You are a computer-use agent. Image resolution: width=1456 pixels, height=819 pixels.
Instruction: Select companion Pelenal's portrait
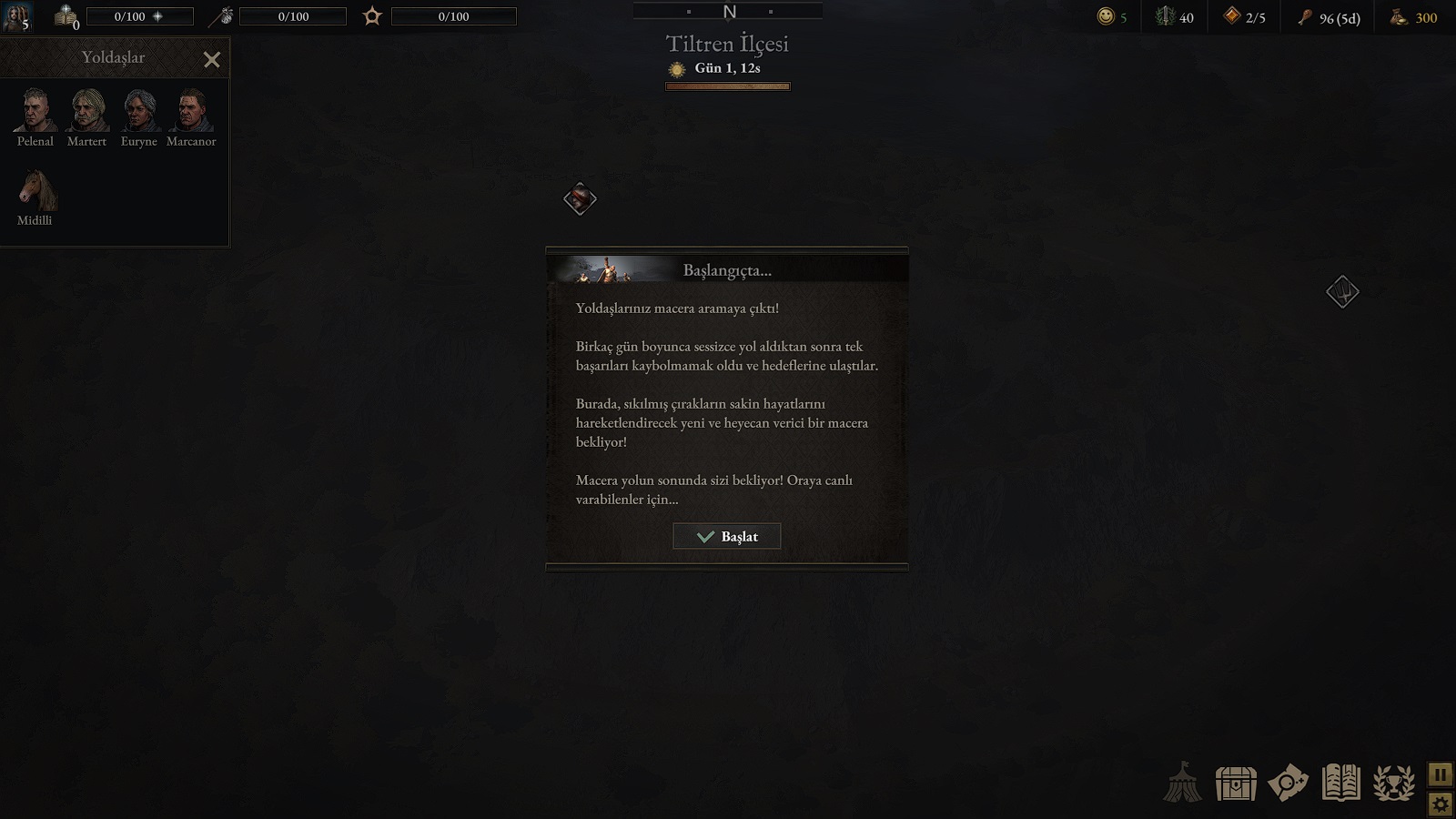35,111
